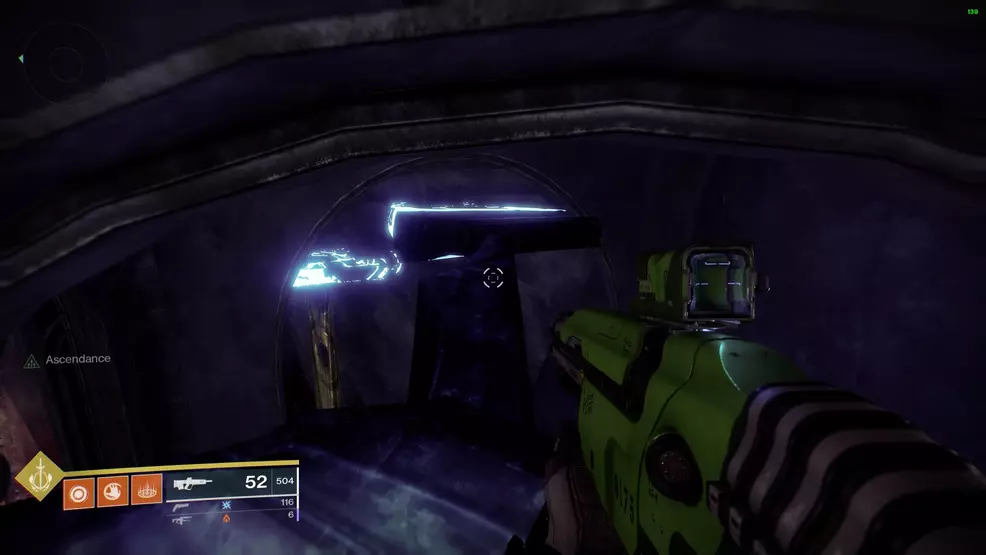
Task: Select the equipped rifle weapon icon
Action: tap(192, 483)
